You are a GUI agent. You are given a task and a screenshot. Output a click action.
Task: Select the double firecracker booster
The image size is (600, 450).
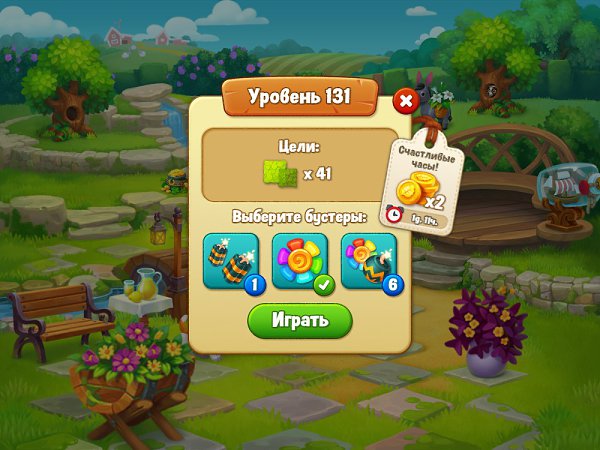(229, 260)
